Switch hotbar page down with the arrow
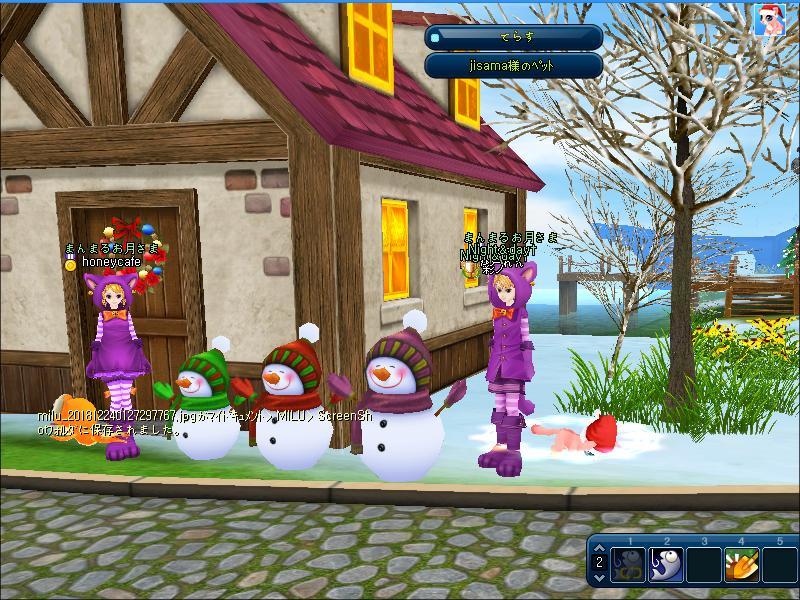 pyautogui.click(x=599, y=577)
